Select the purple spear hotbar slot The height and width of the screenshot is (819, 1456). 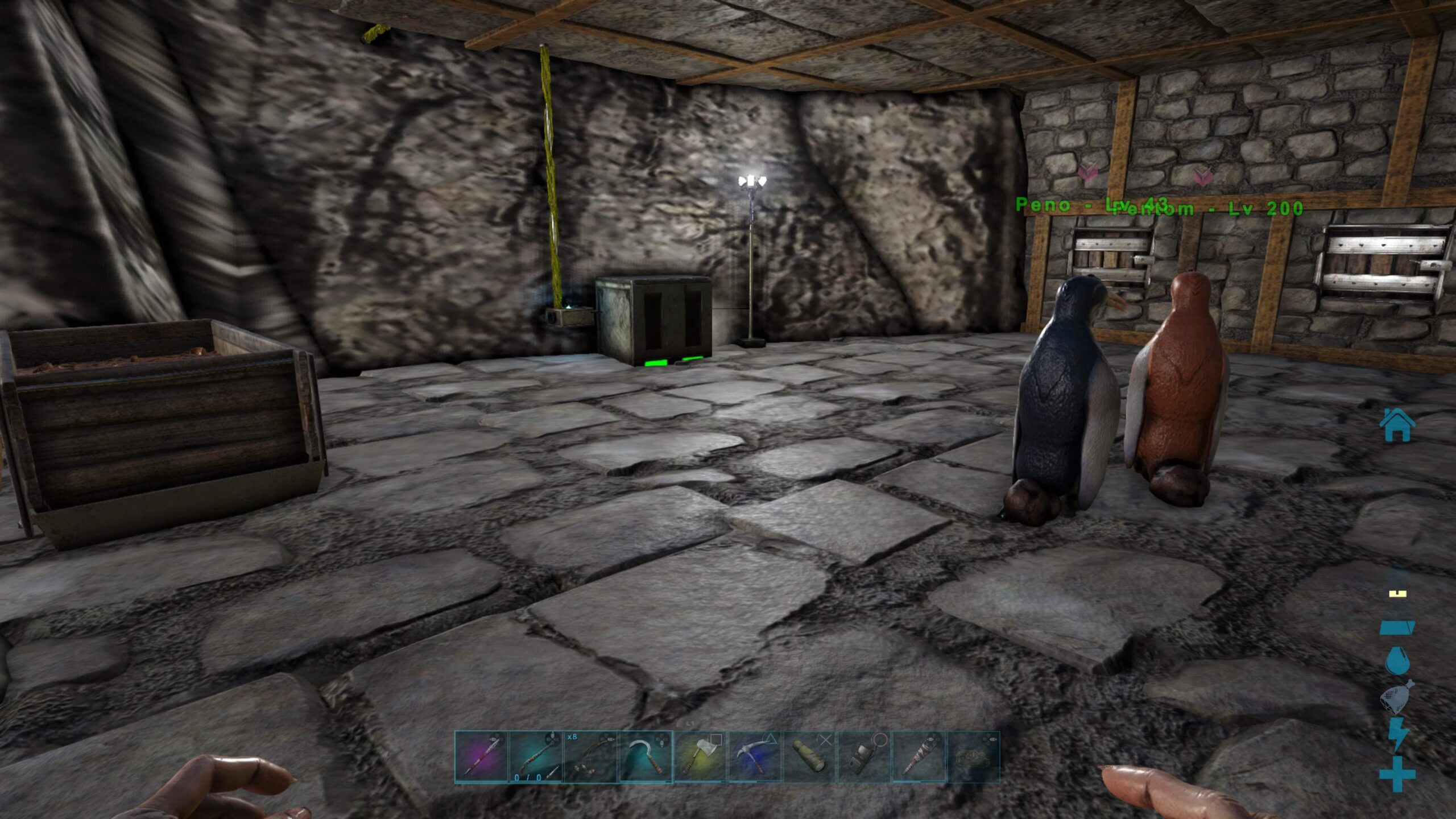pyautogui.click(x=481, y=757)
